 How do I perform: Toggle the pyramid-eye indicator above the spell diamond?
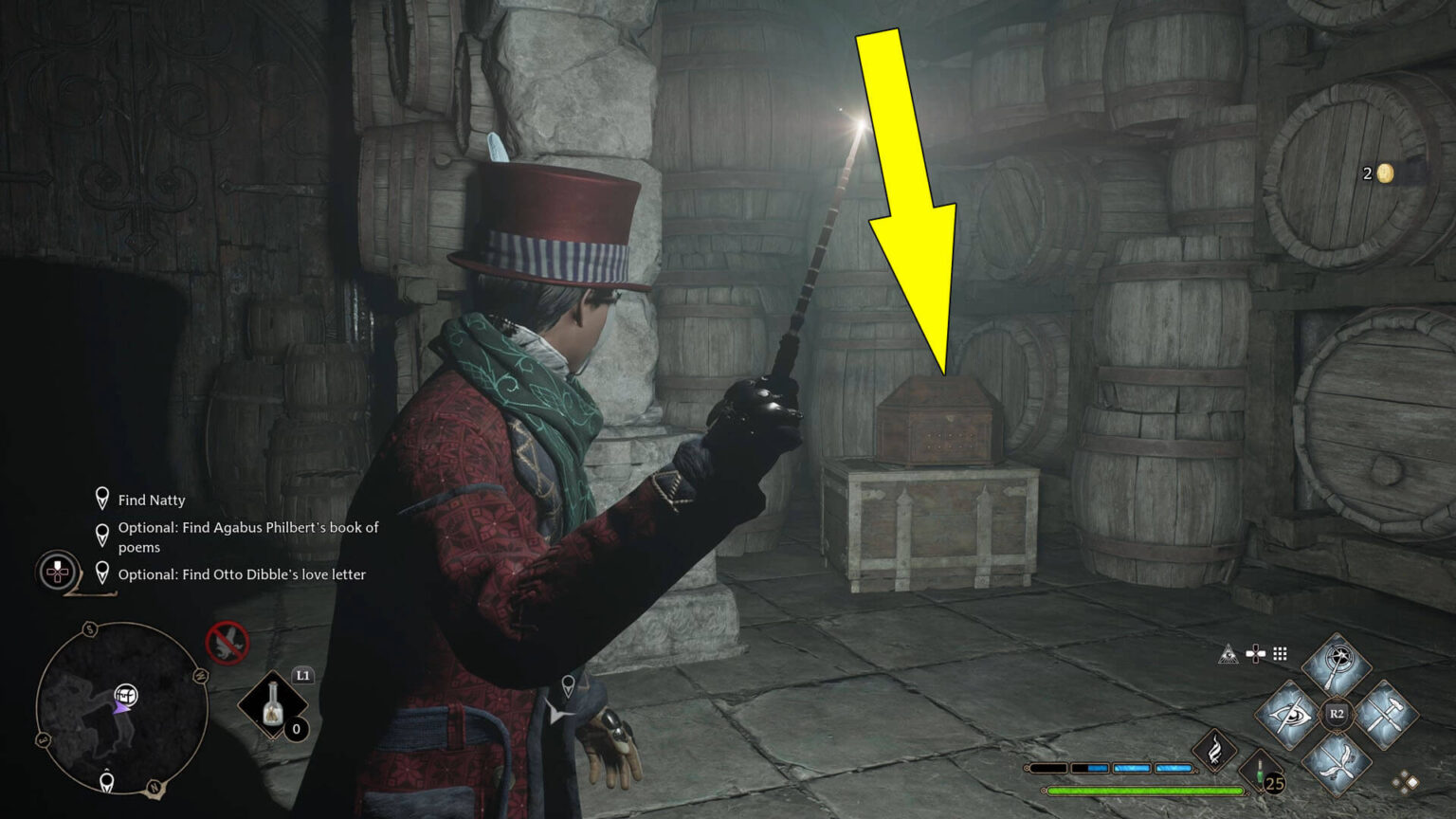[1229, 655]
